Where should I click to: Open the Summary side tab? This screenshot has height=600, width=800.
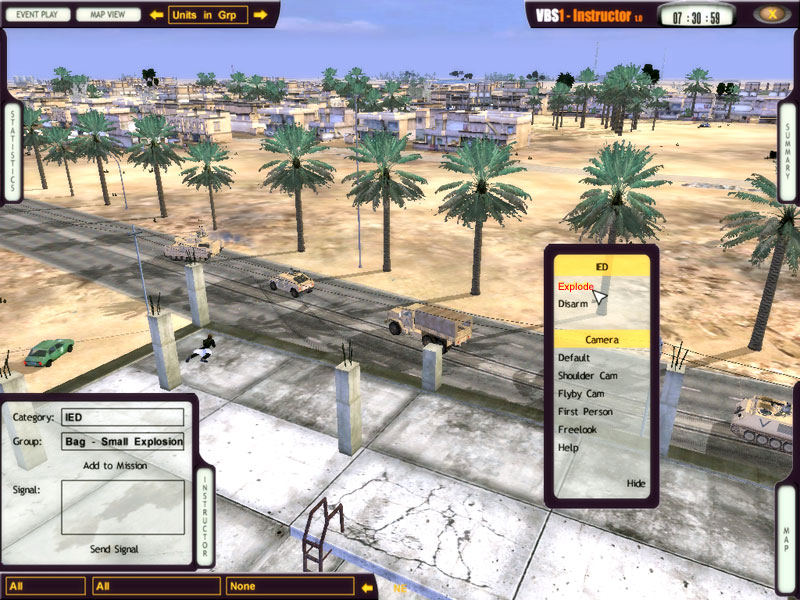(x=787, y=152)
